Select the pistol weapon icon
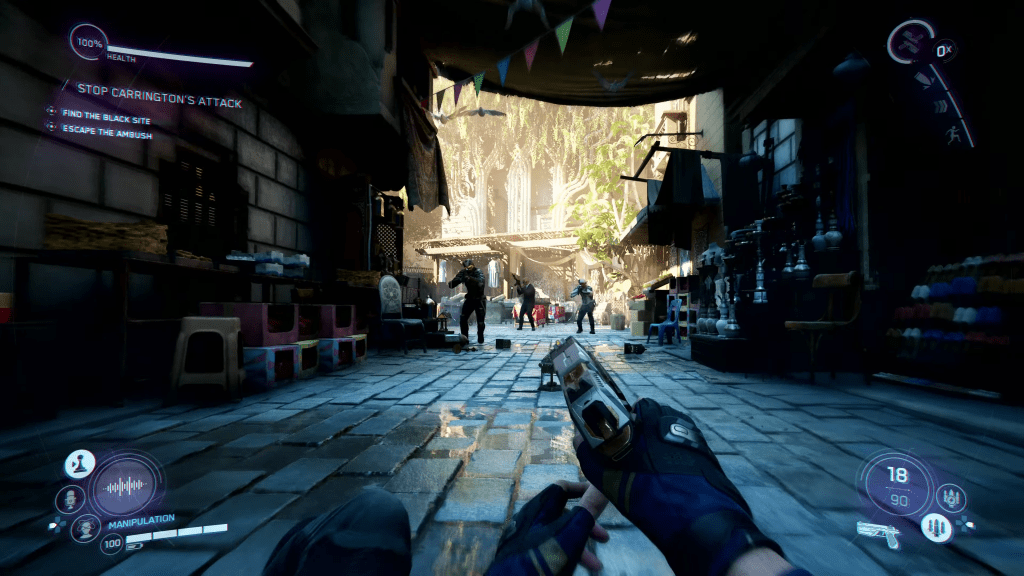Viewport: 1024px width, 576px height. point(878,532)
